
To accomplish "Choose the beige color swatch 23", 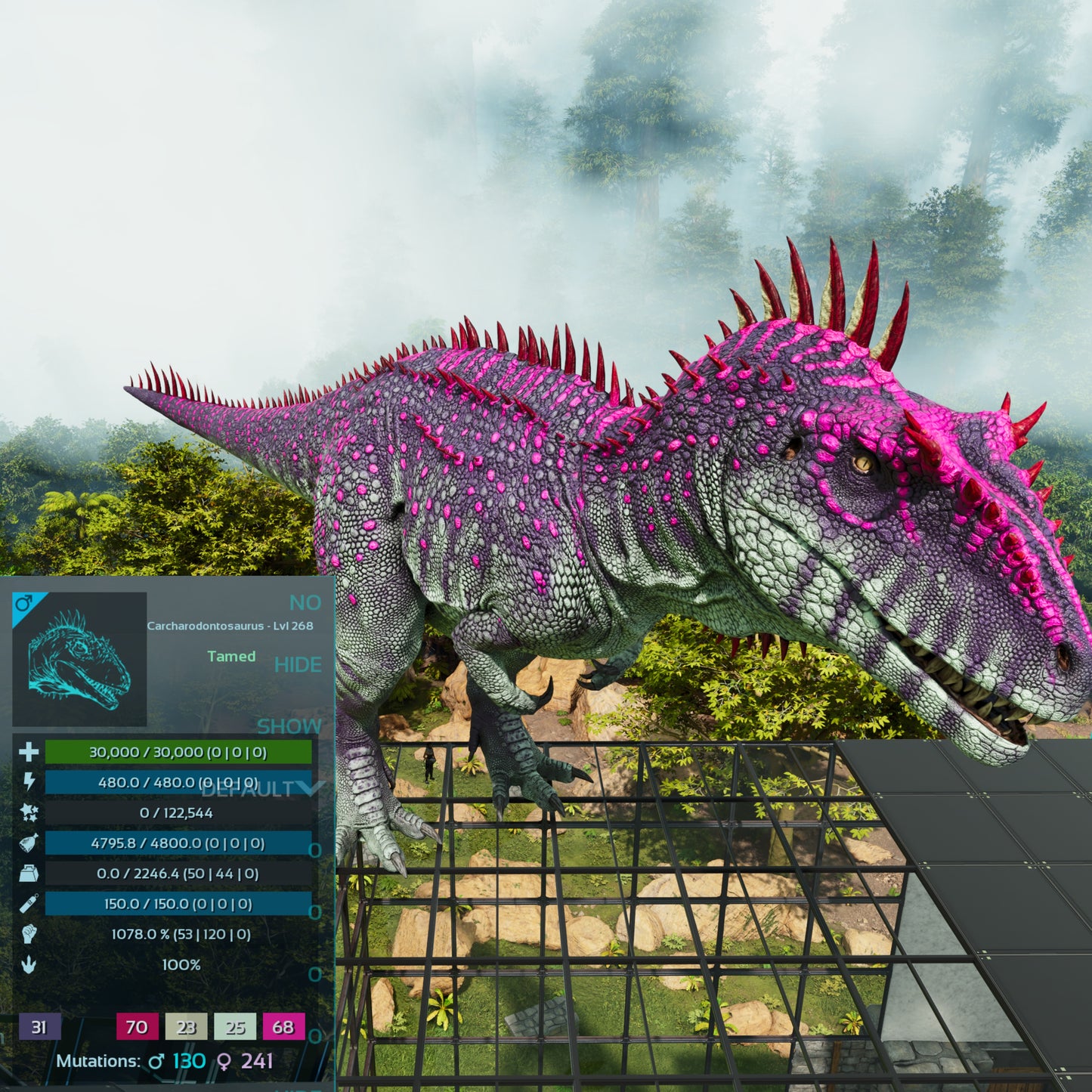I will (186, 1027).
